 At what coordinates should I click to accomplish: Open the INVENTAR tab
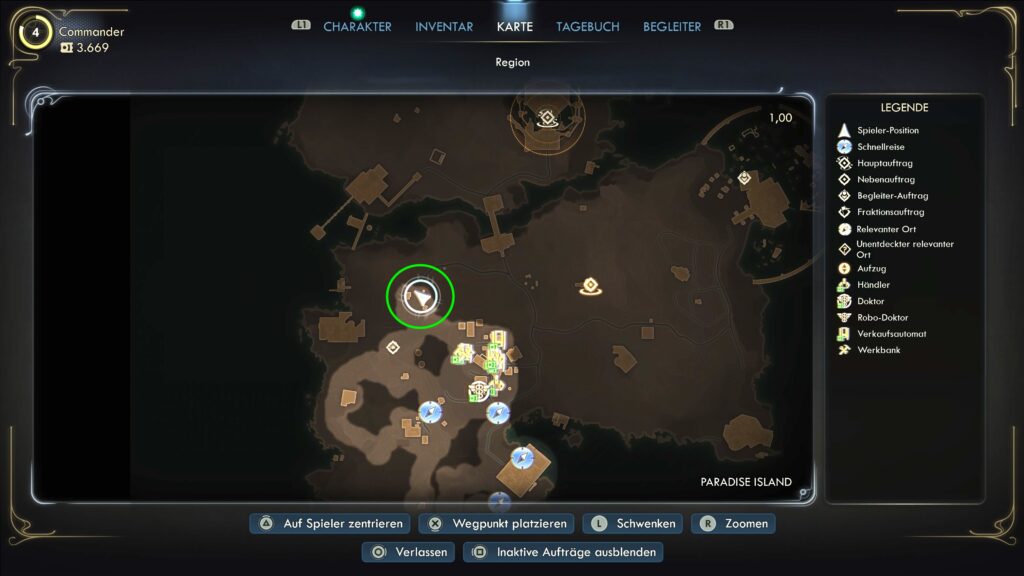coord(444,27)
